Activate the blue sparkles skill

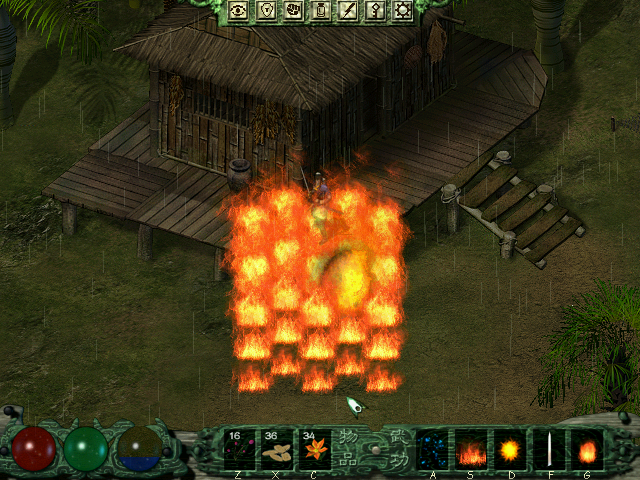[432, 449]
